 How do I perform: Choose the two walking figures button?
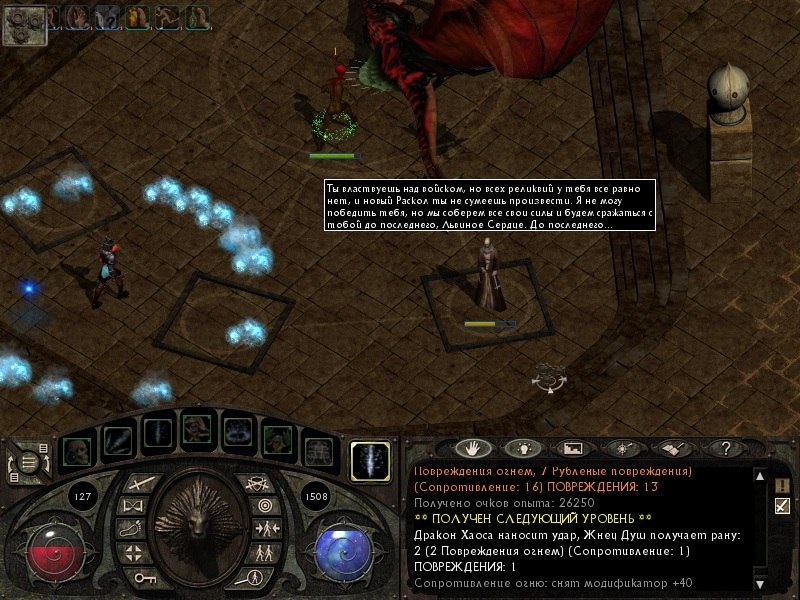click(x=264, y=552)
